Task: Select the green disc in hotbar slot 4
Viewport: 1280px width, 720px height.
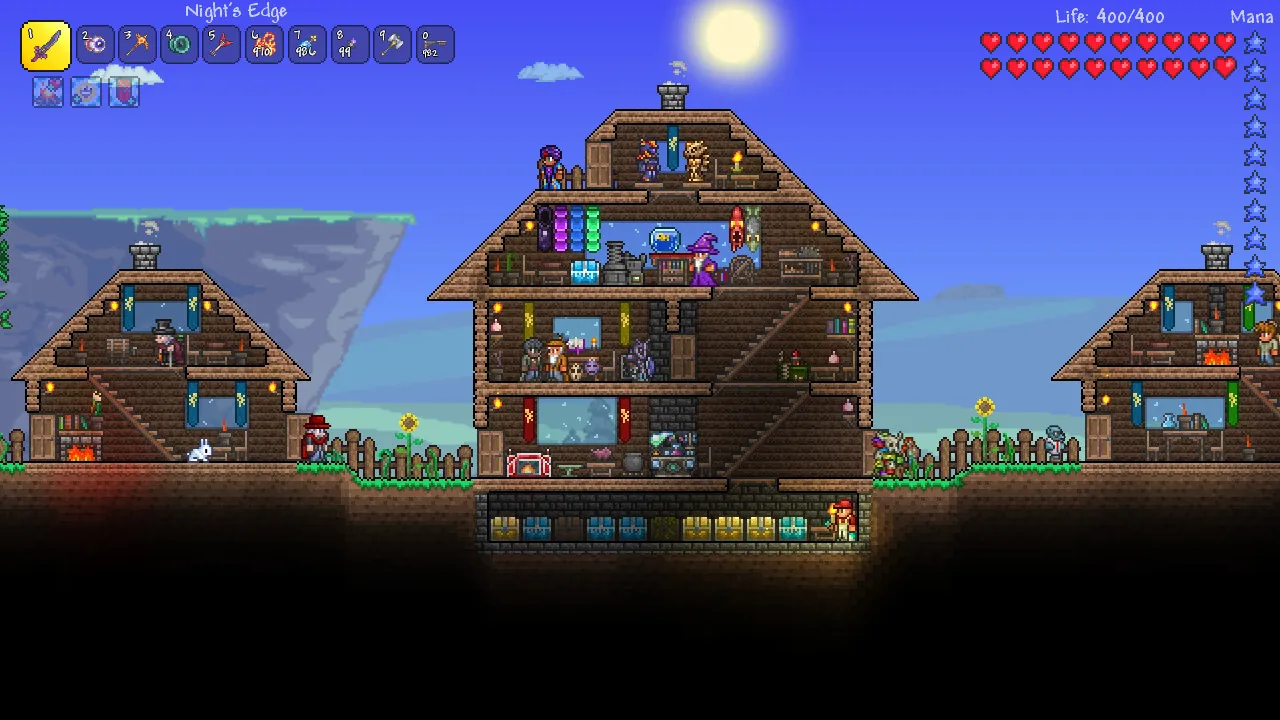Action: point(179,44)
